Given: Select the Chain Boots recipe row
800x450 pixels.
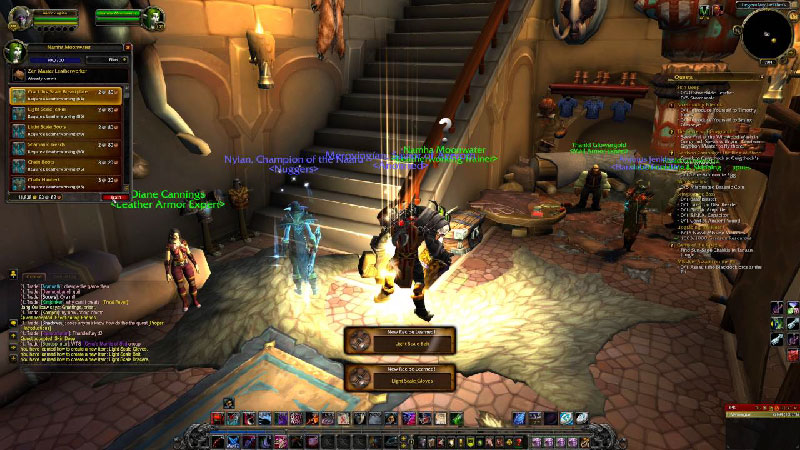Looking at the screenshot, I should (65, 163).
